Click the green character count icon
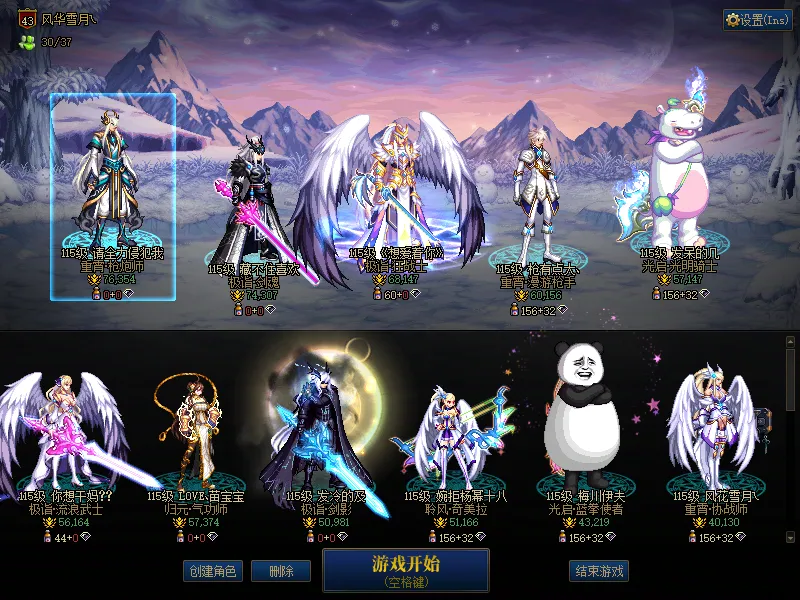This screenshot has height=600, width=800. coord(27,42)
